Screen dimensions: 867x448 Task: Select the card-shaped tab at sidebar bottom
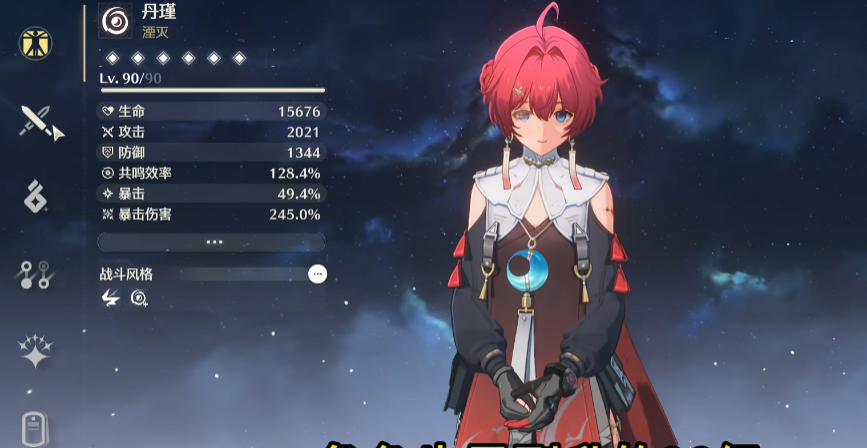point(36,428)
